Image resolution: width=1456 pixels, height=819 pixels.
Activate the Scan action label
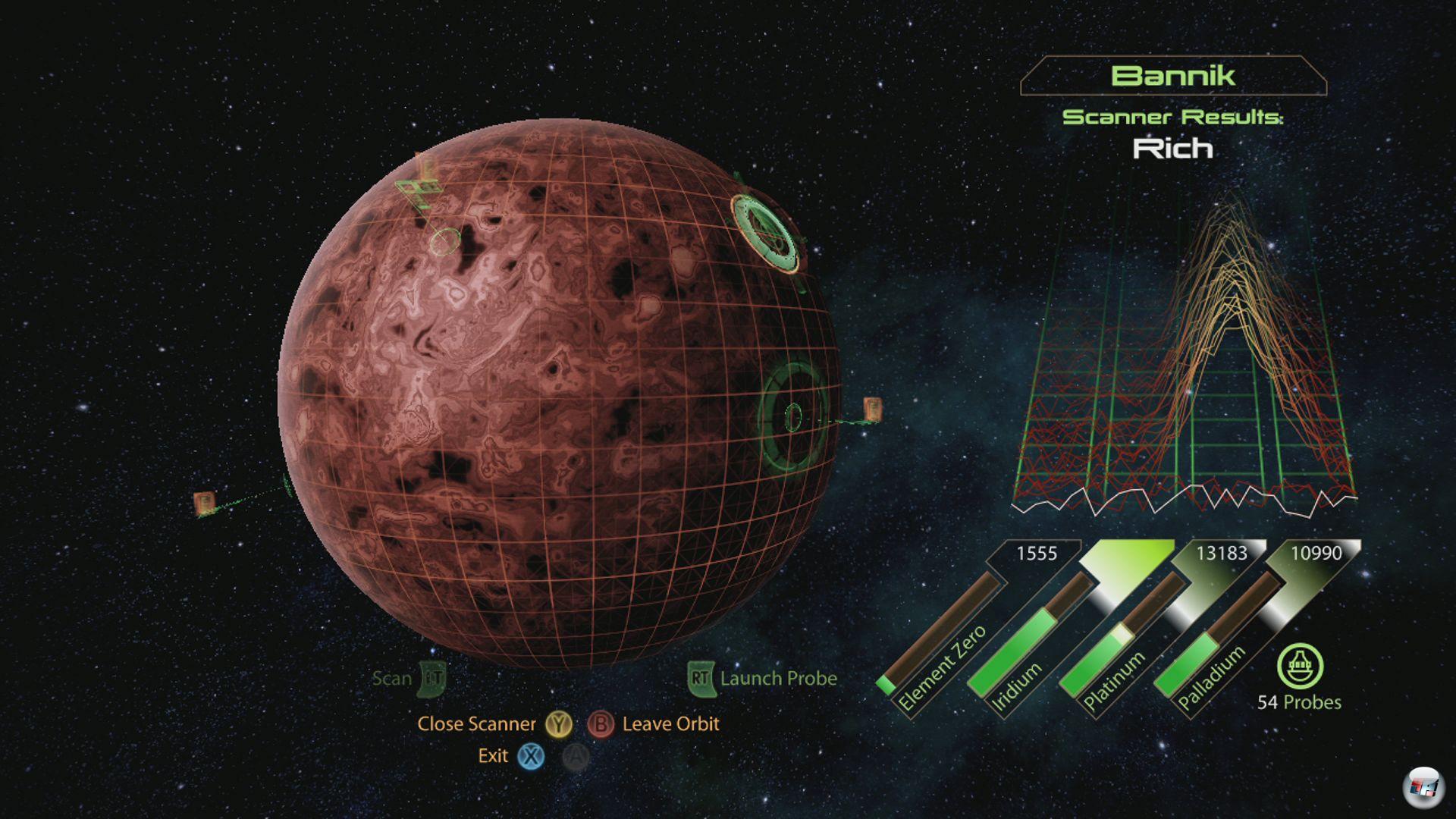392,678
